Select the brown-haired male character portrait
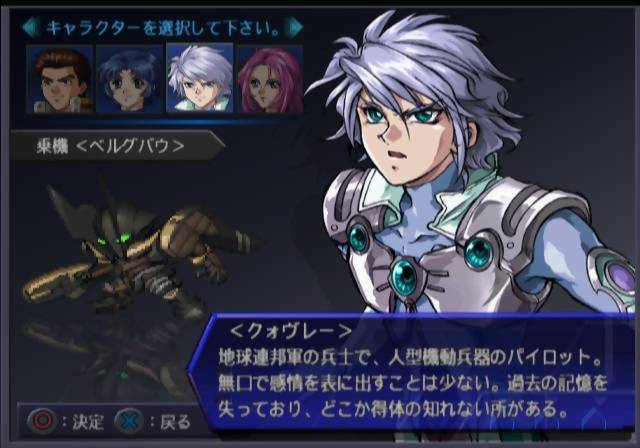The width and height of the screenshot is (640, 448). [x=59, y=78]
